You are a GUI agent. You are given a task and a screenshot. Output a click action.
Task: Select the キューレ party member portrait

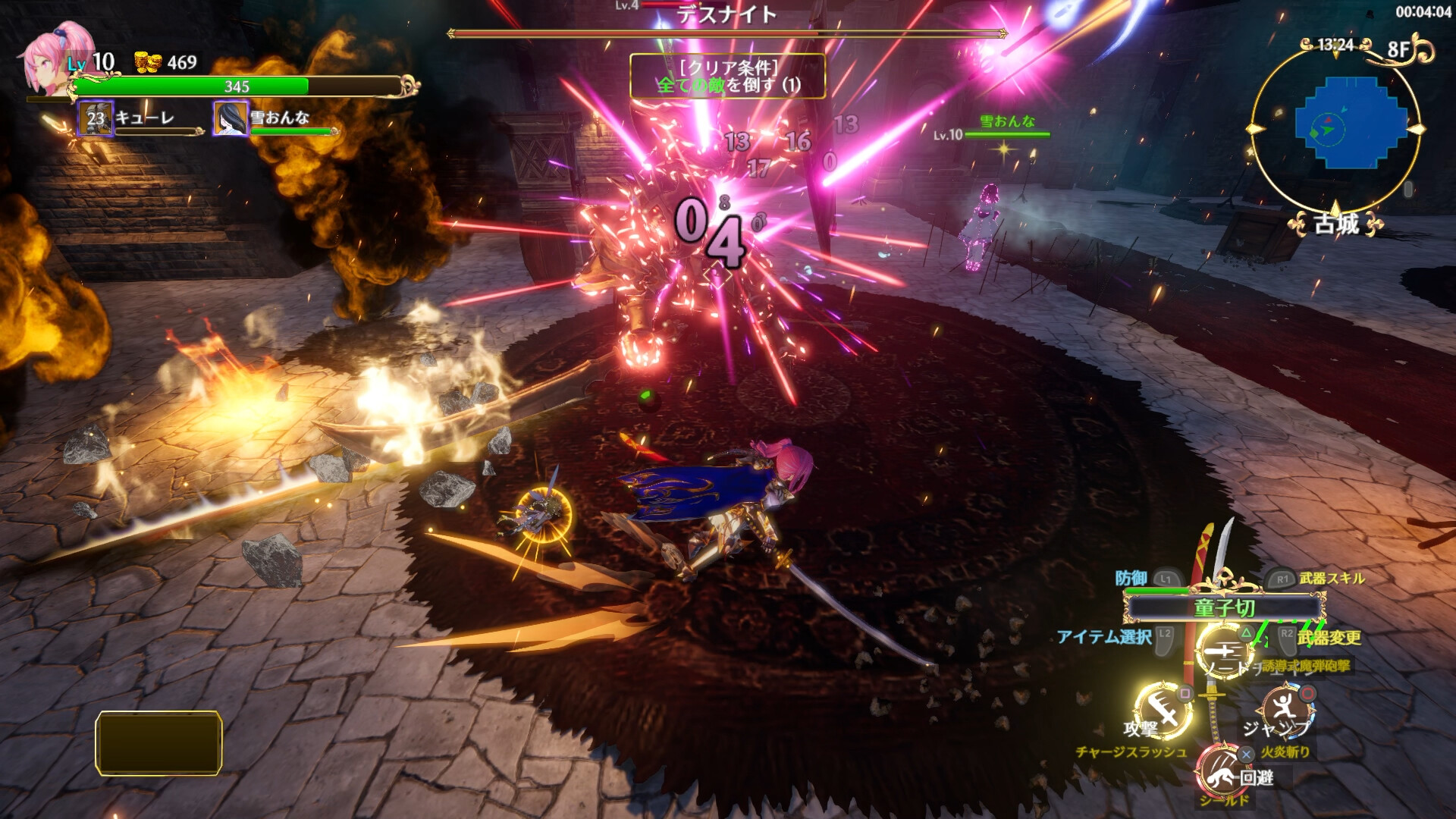point(96,118)
